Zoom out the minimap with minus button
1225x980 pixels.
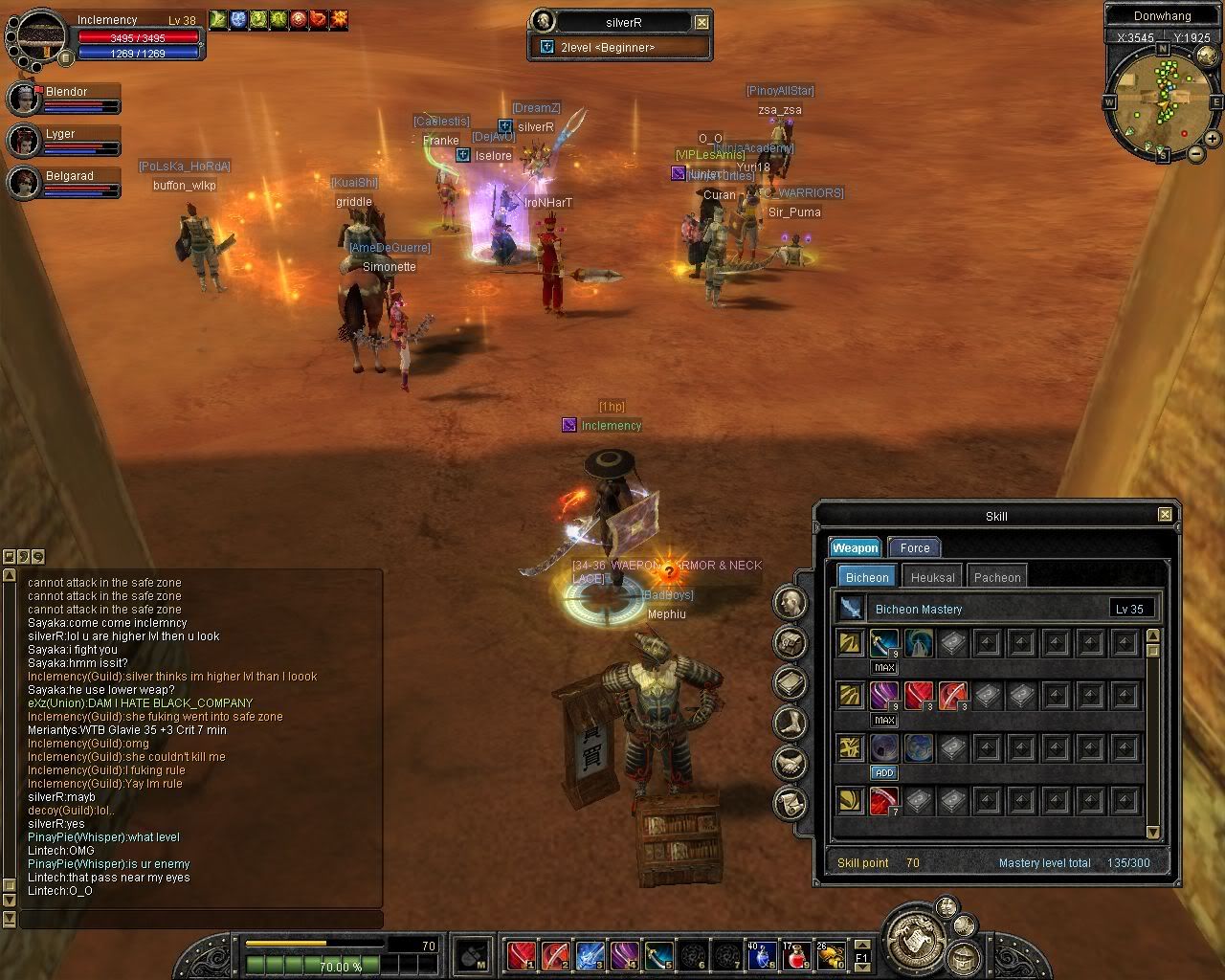pos(1196,153)
